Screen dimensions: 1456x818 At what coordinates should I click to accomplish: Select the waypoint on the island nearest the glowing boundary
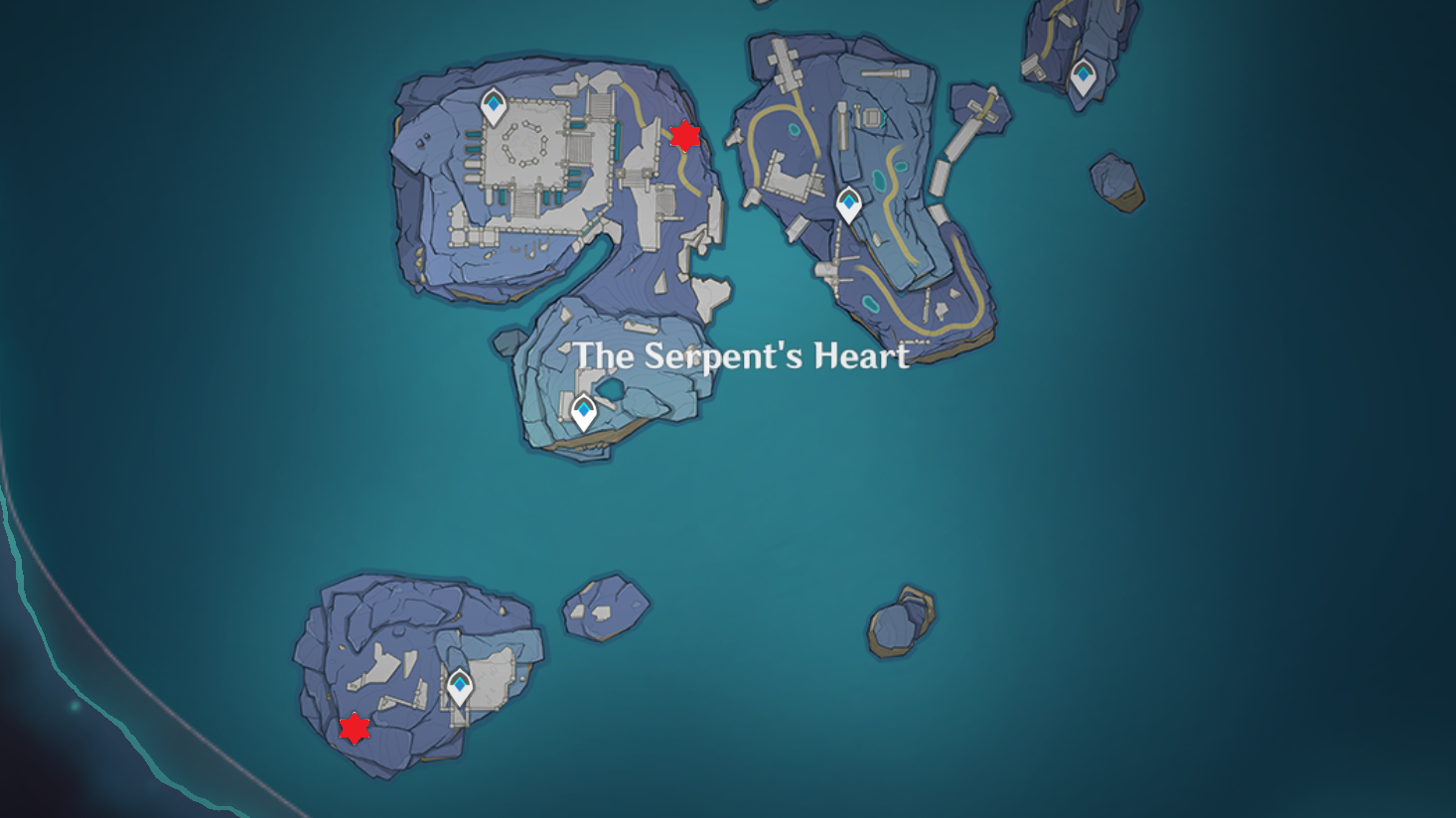[x=459, y=687]
